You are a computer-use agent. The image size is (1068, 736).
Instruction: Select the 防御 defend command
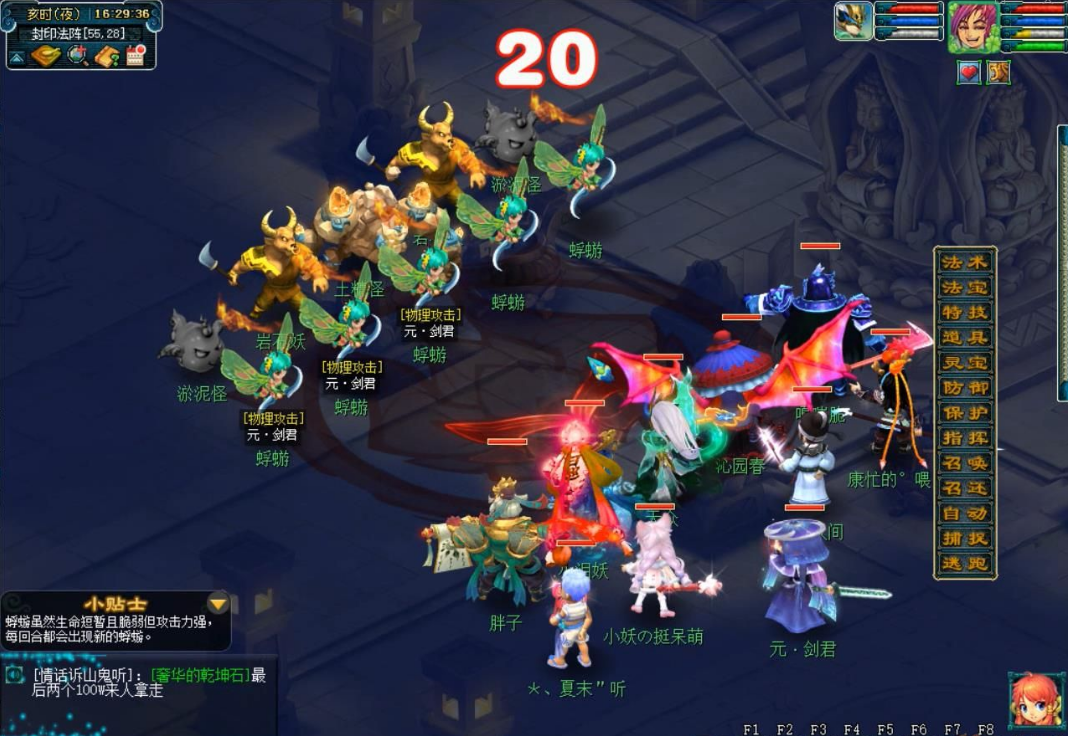point(964,387)
